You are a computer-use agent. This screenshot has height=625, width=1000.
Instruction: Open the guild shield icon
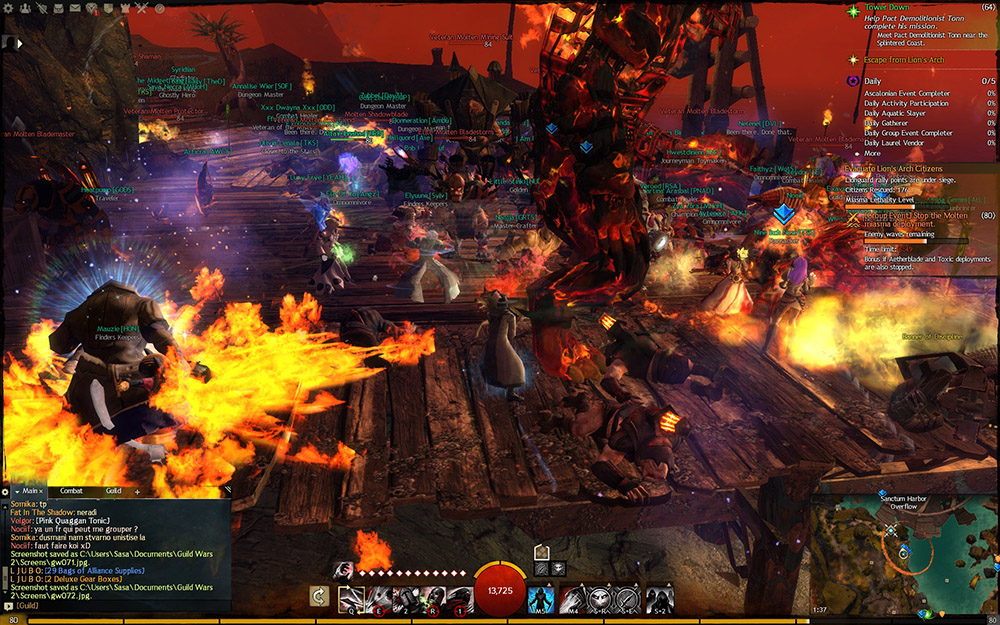108,9
